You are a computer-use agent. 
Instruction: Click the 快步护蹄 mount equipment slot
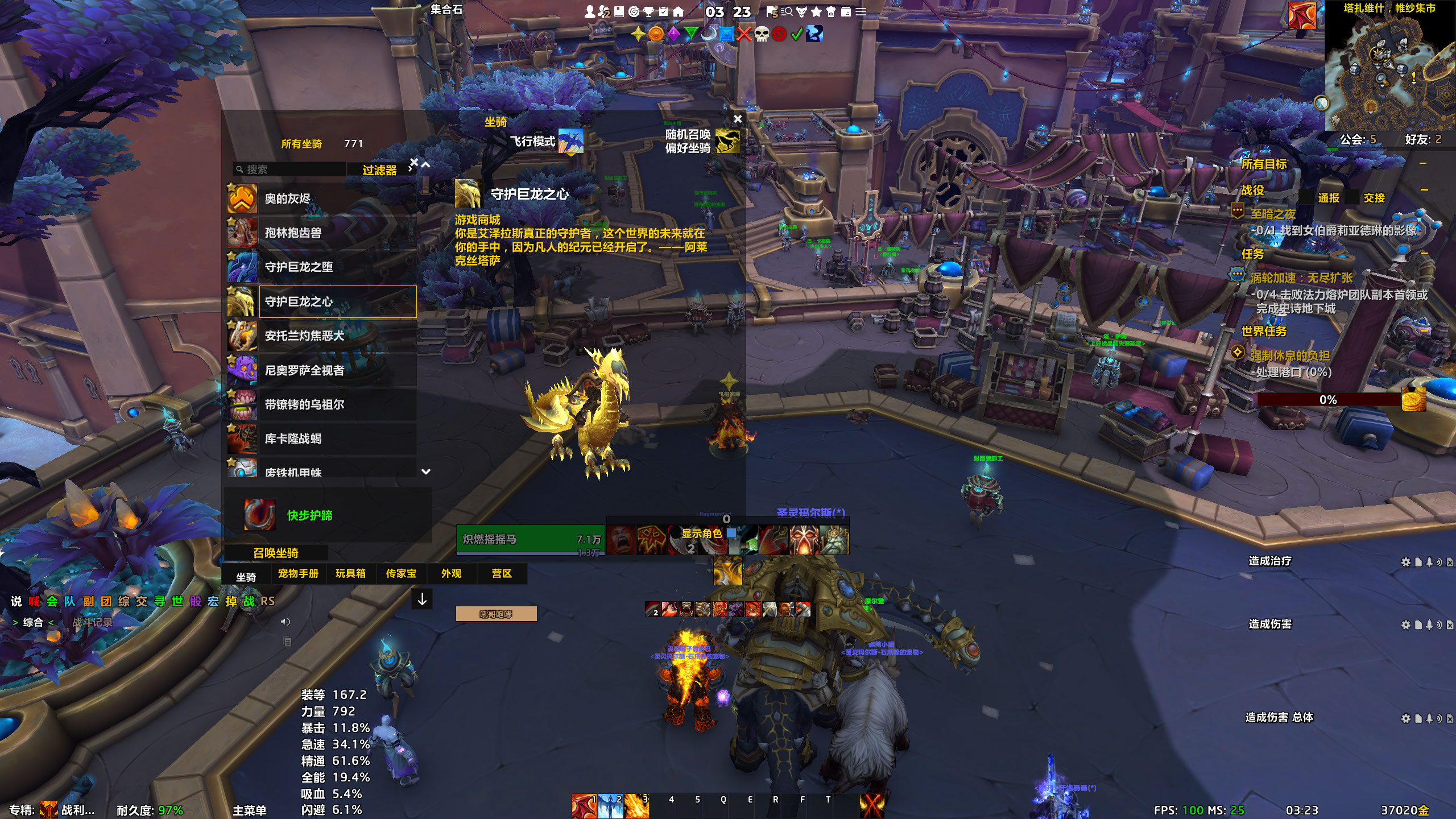pos(259,515)
